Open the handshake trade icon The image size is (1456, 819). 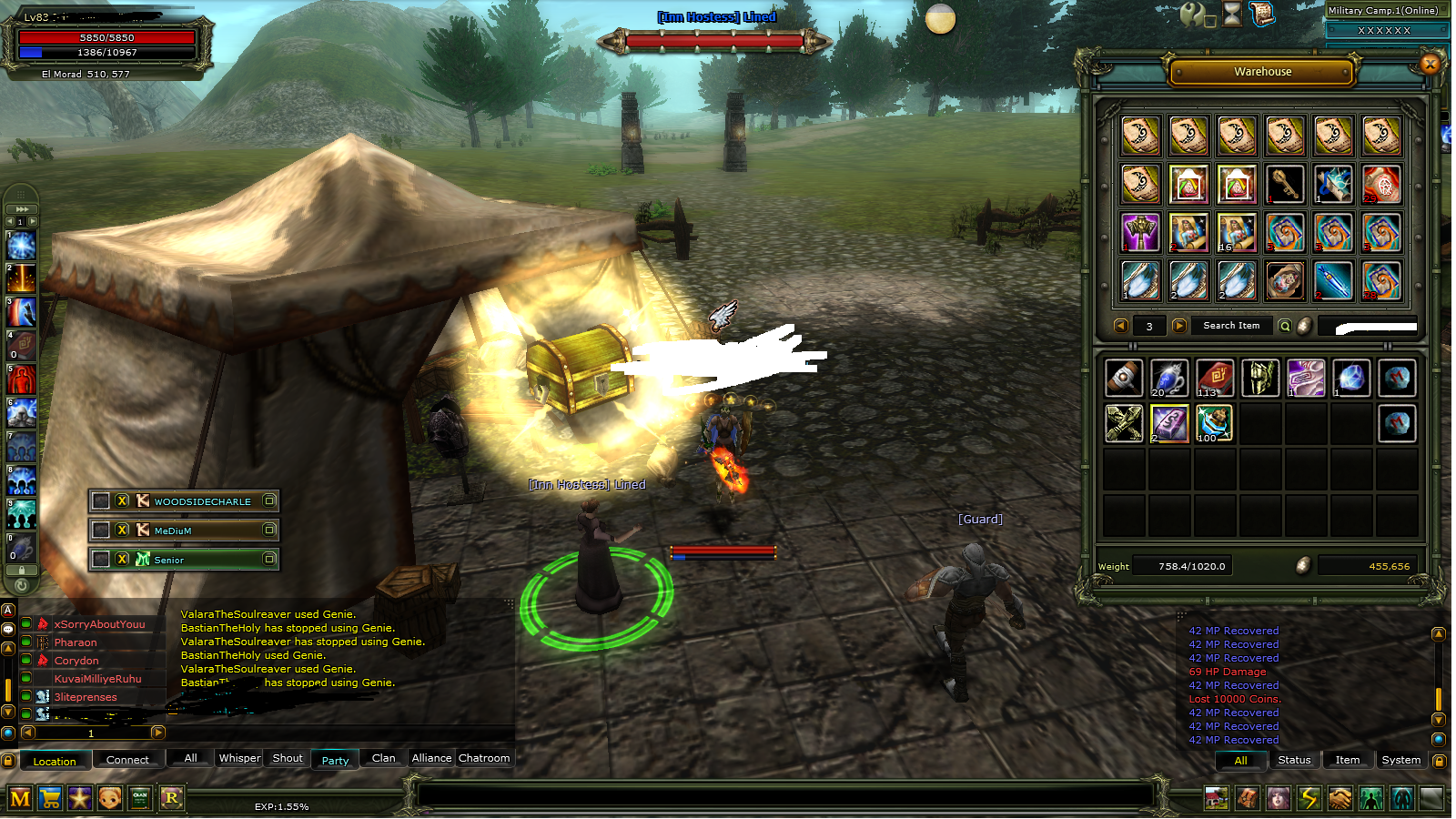coord(1340,799)
